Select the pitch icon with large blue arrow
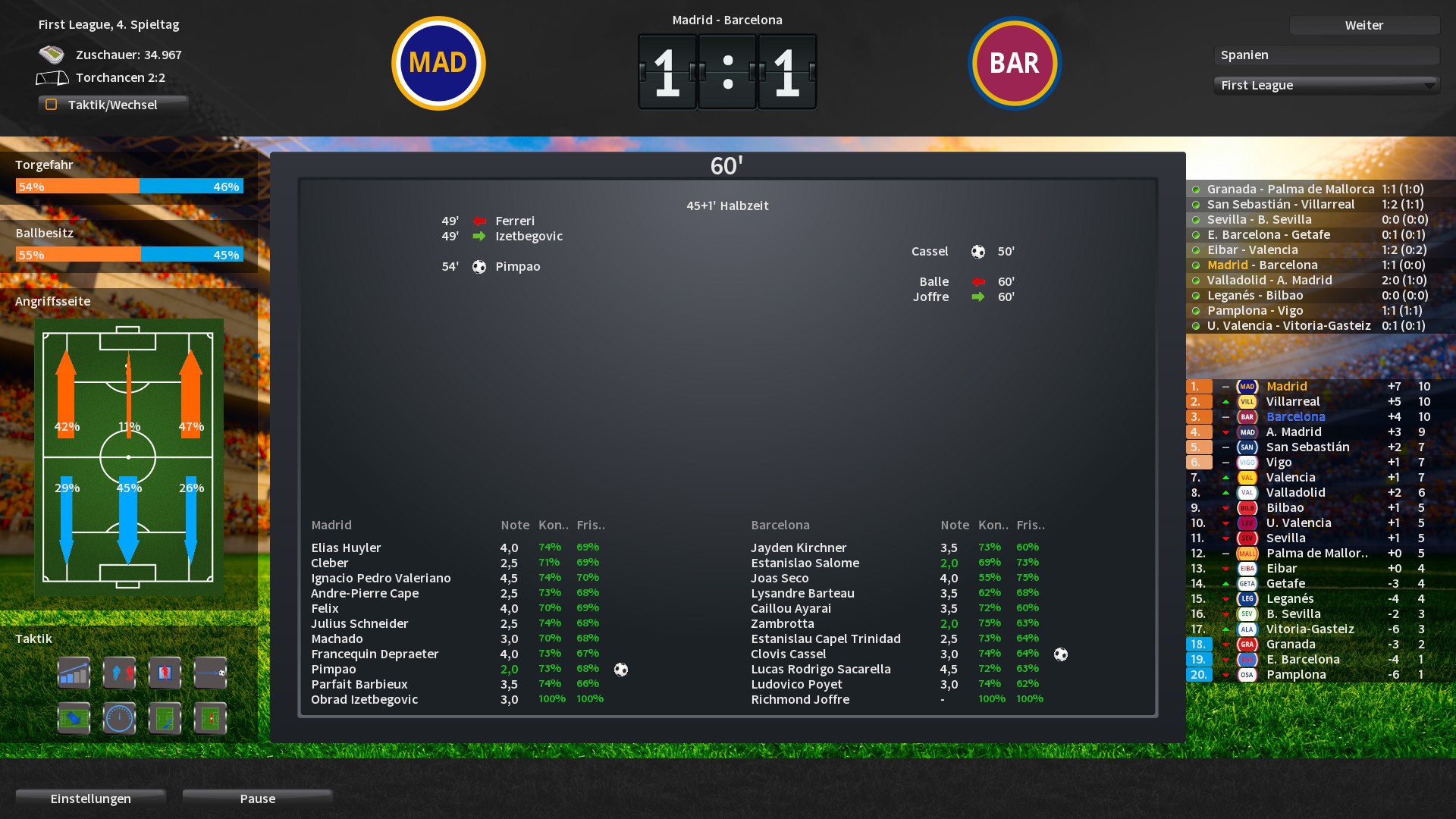 tap(74, 718)
